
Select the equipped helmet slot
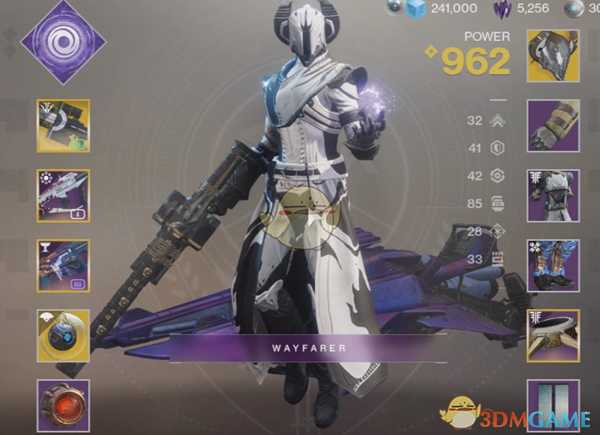(553, 55)
